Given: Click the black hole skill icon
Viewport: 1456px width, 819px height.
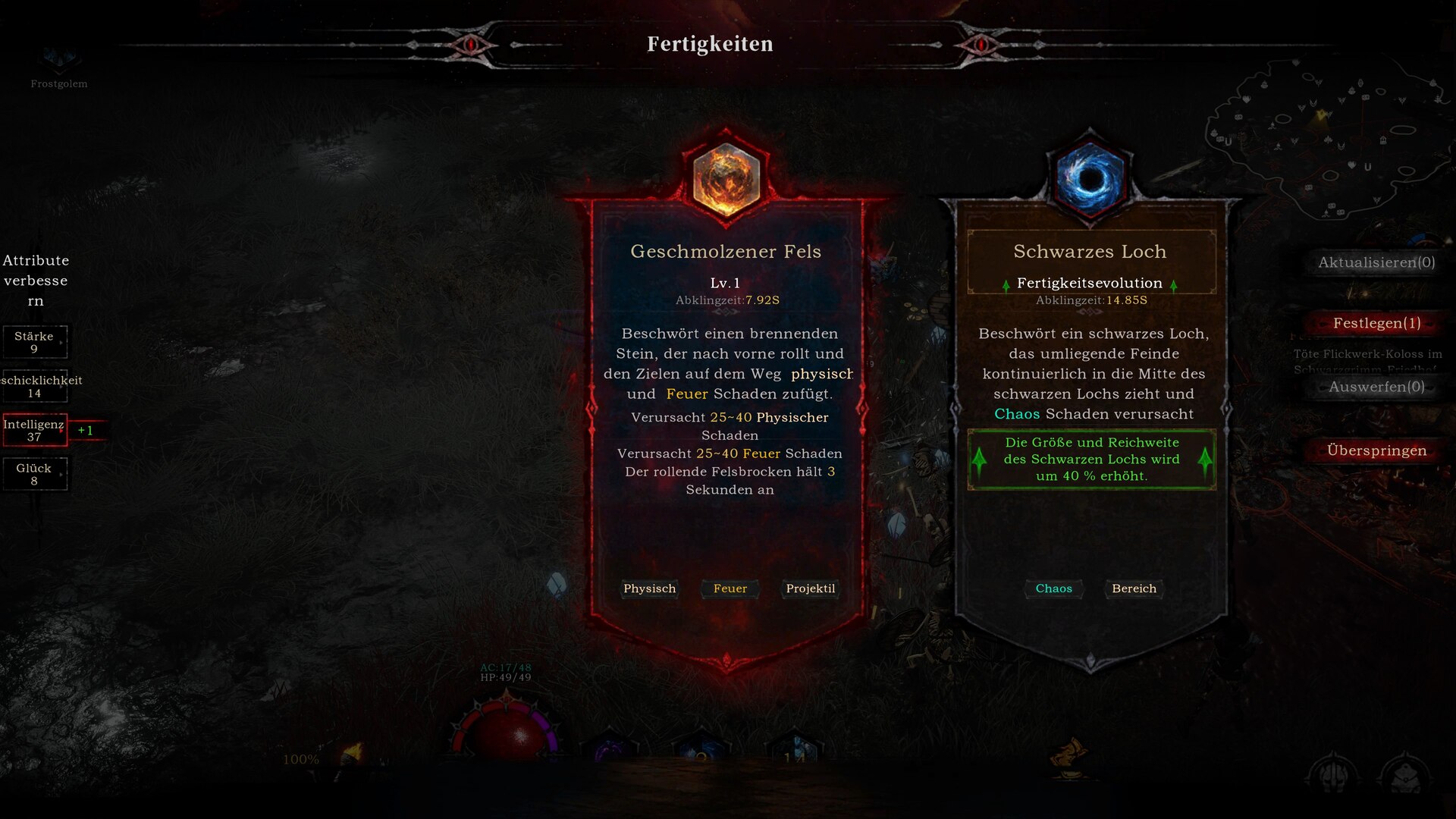Looking at the screenshot, I should (1090, 178).
